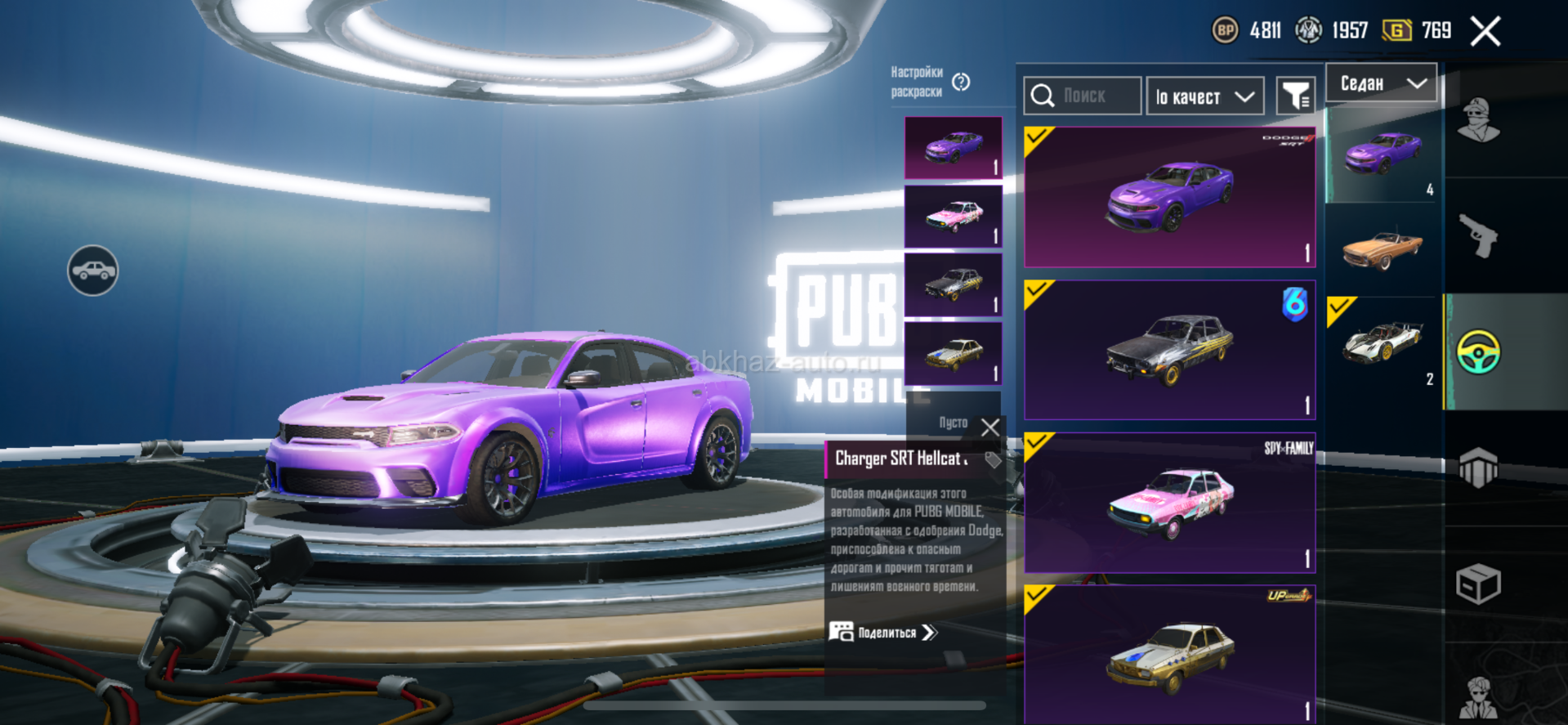Click the round car preview button
This screenshot has height=725, width=1568.
pyautogui.click(x=93, y=271)
